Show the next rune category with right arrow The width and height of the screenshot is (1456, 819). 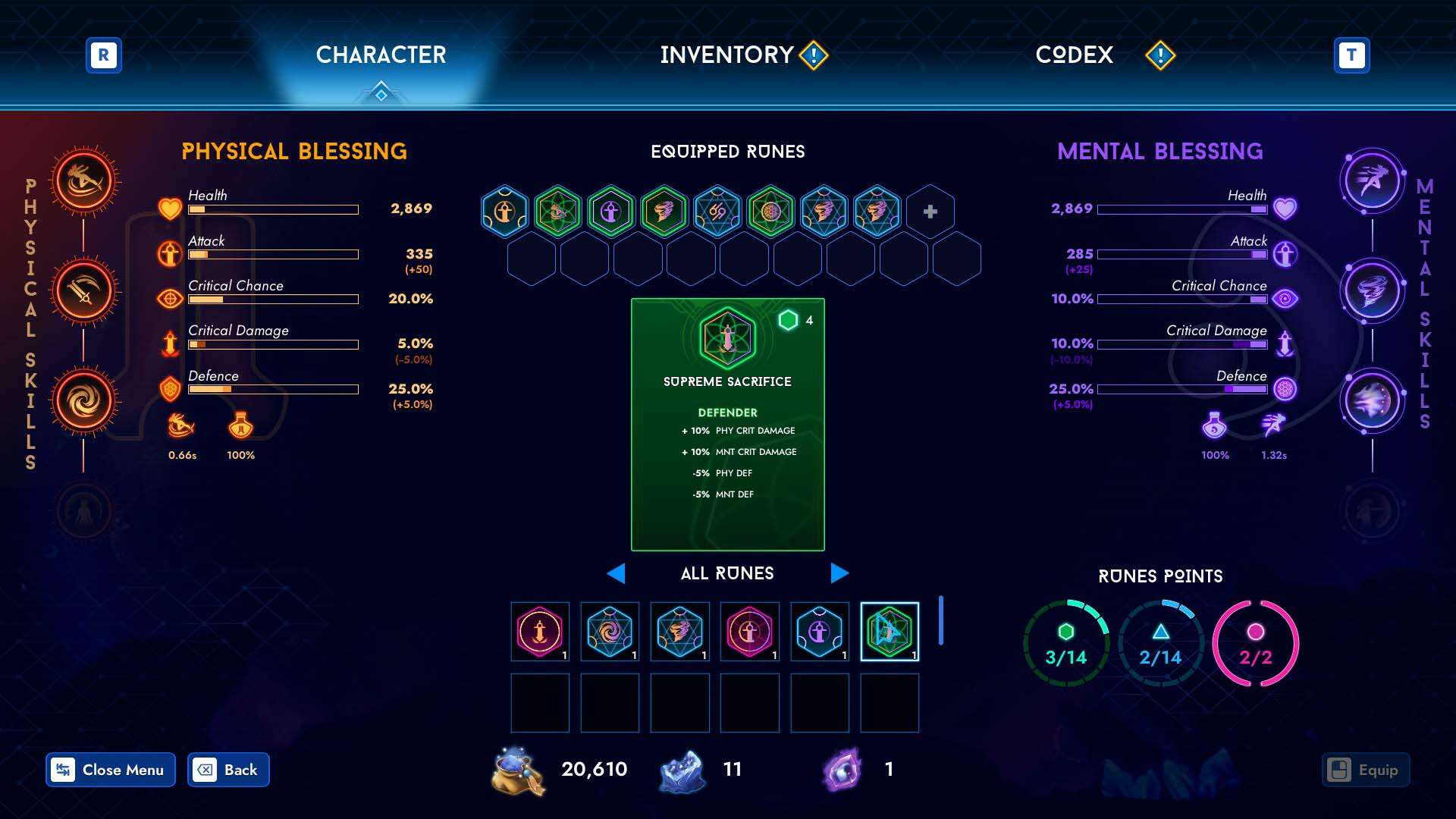(839, 573)
